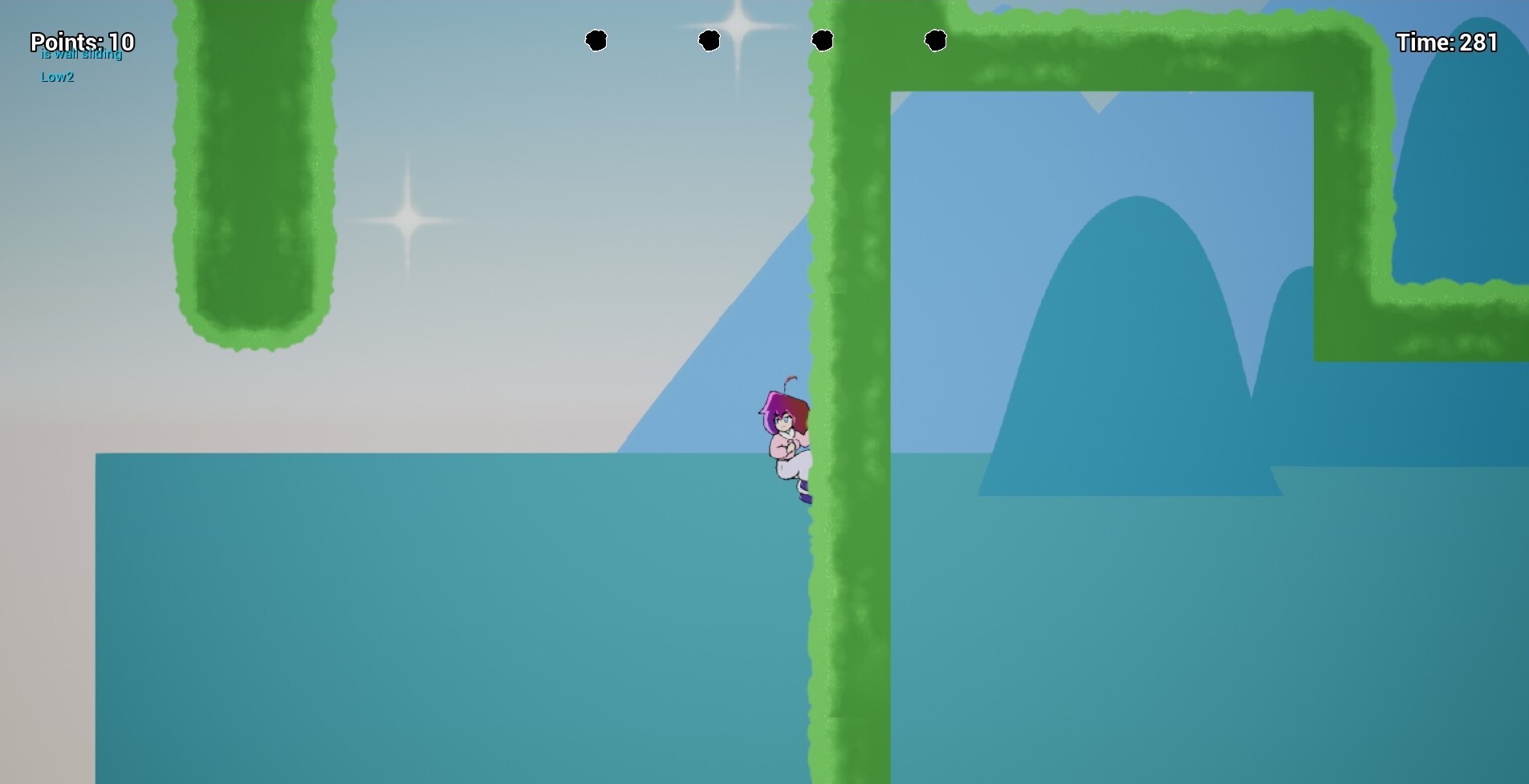Screen dimensions: 1529x784
Task: Click the leftmost black collectible dot
Action: [x=597, y=40]
